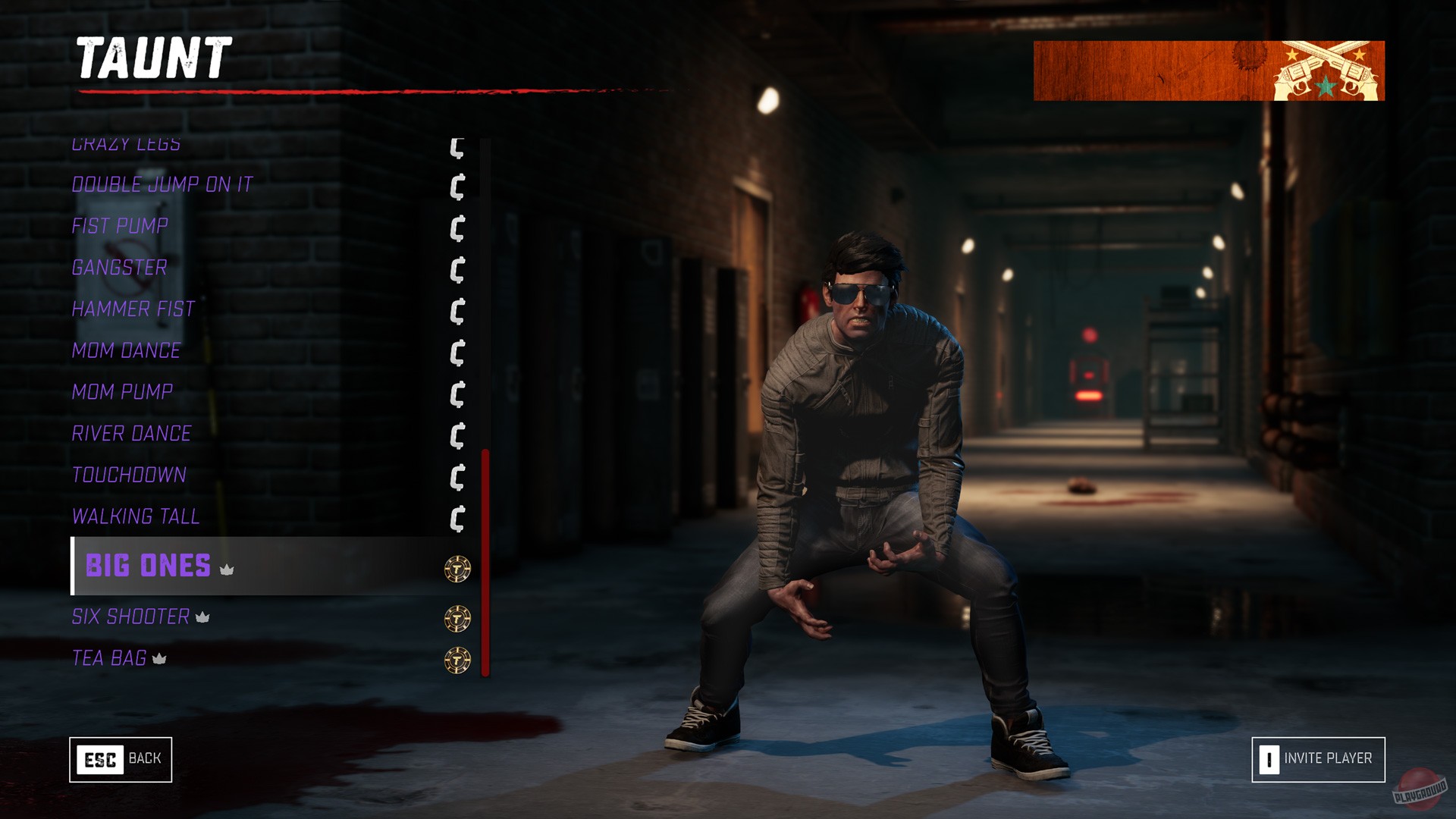Select the Hammer Fist taunt

coord(131,309)
